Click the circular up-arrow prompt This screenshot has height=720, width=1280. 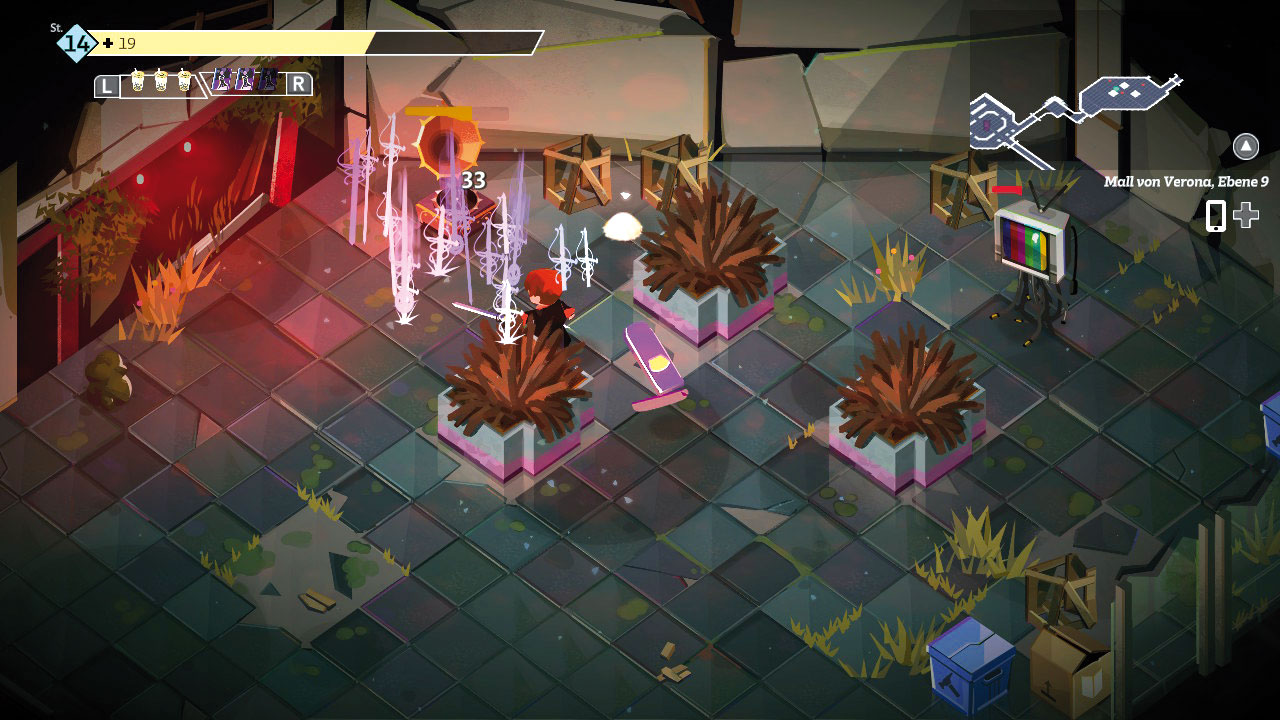tap(1245, 146)
